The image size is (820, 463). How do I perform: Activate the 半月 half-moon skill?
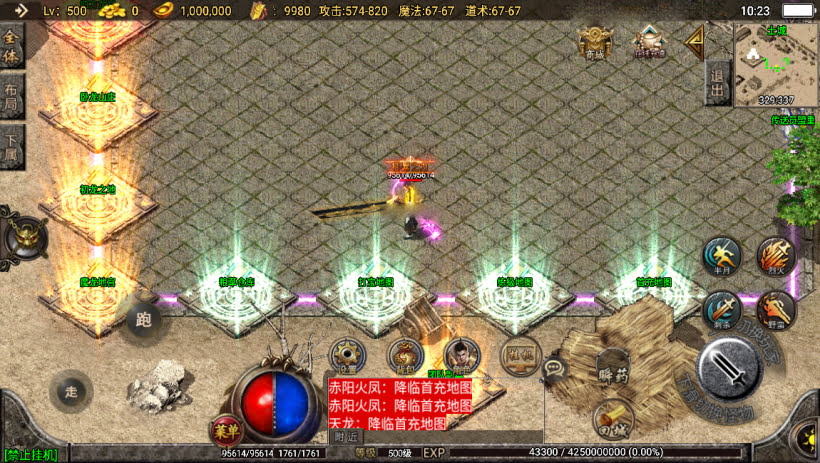click(720, 256)
